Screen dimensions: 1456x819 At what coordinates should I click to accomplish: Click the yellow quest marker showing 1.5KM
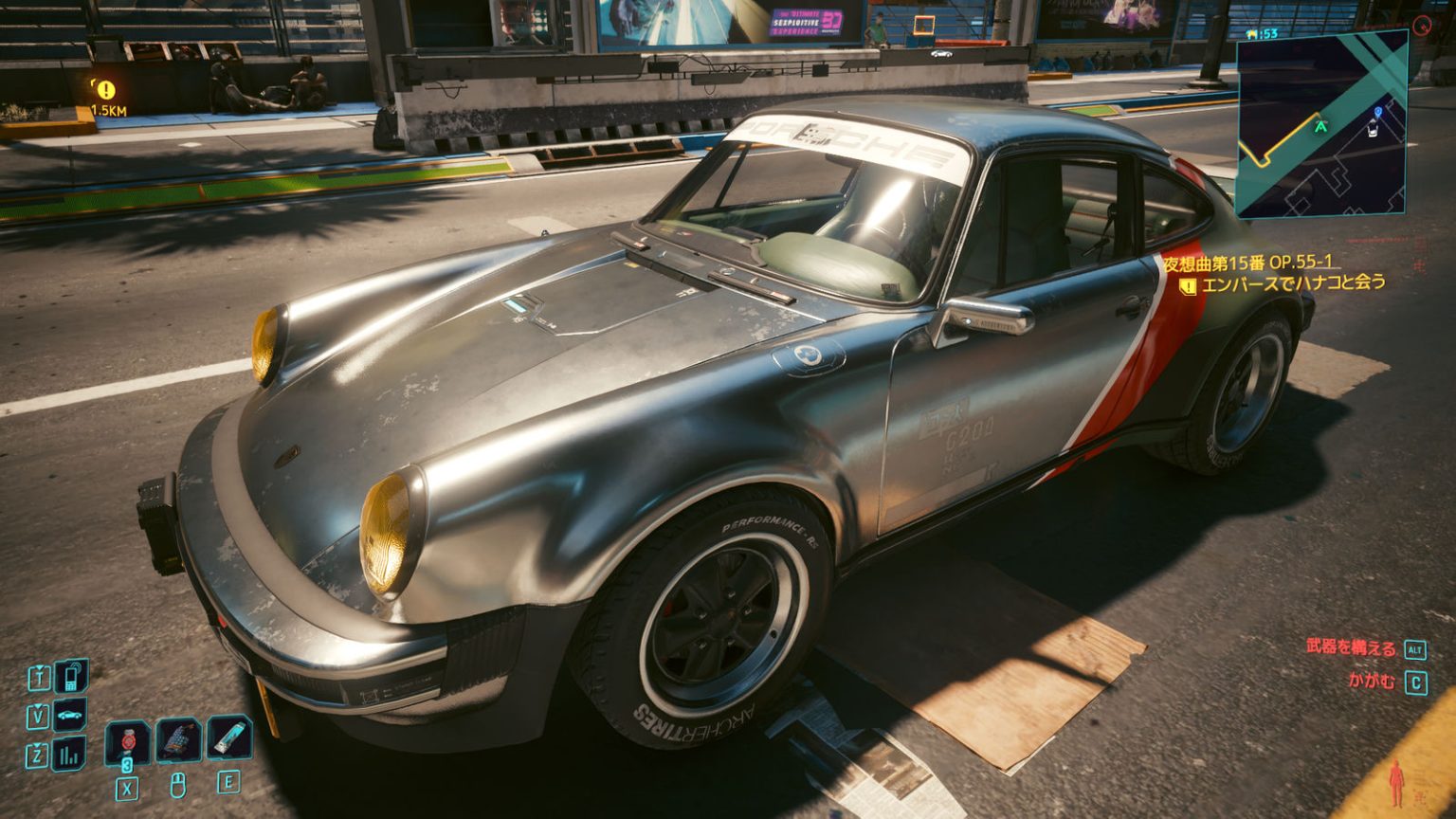106,90
